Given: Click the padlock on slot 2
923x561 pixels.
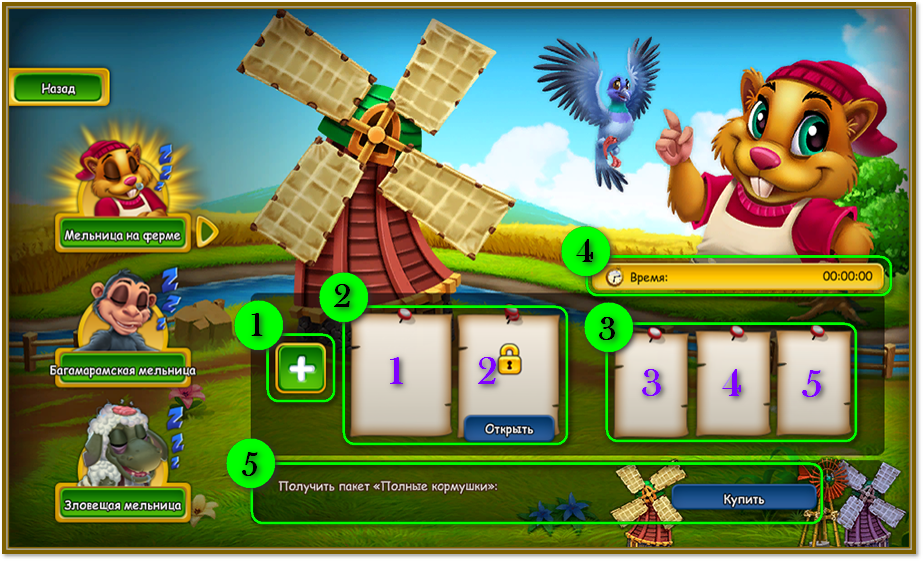Looking at the screenshot, I should [x=509, y=359].
